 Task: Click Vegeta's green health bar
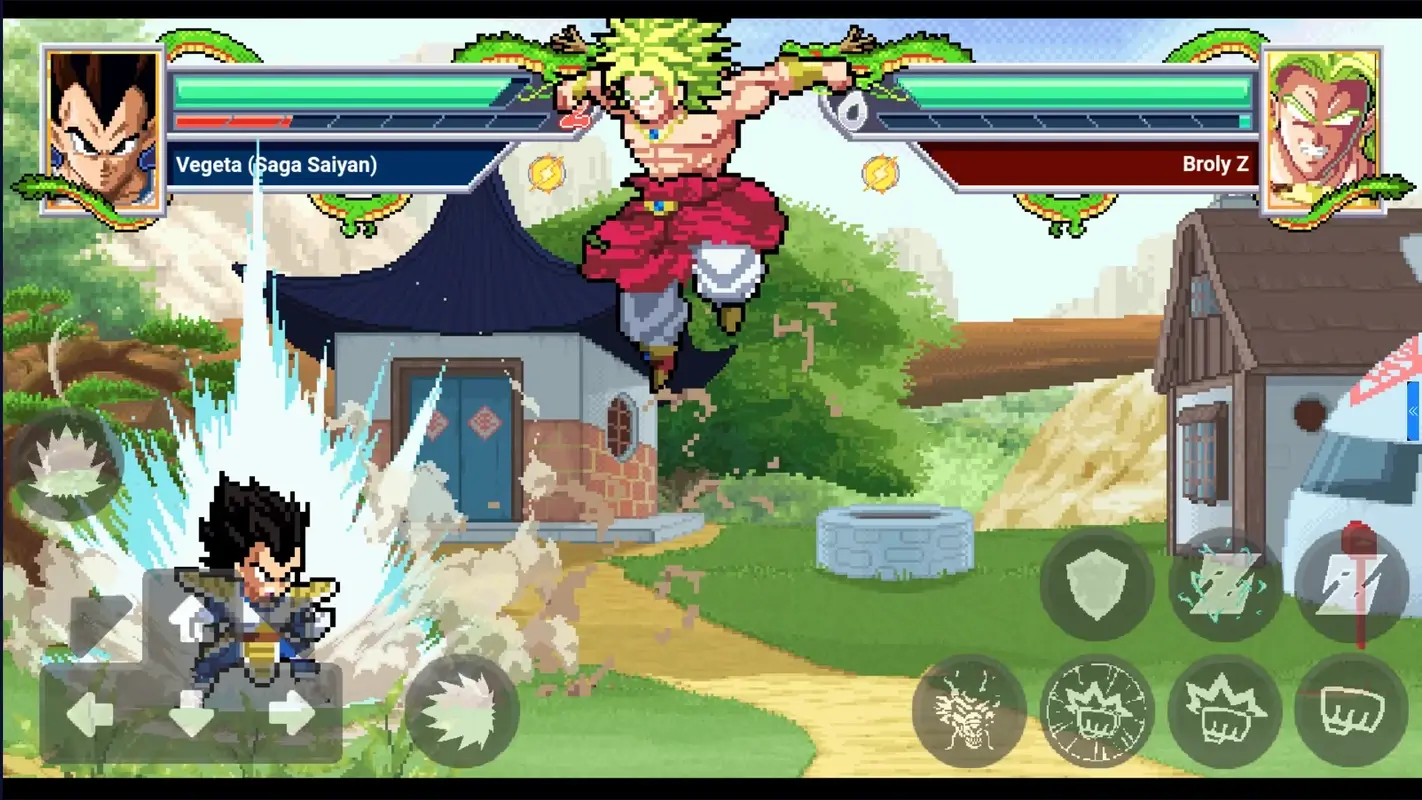[x=340, y=95]
